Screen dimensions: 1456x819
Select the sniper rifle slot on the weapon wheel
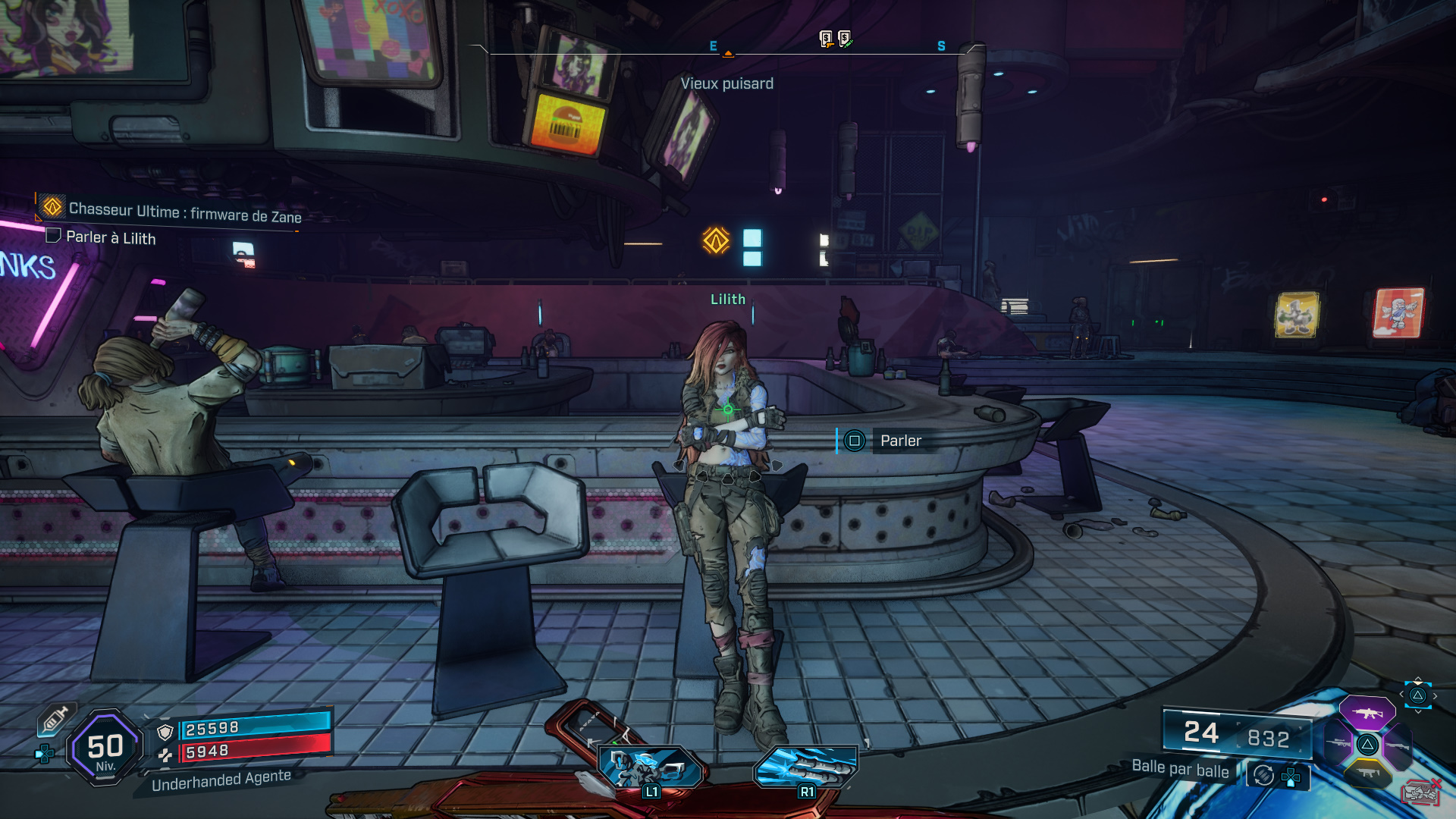[x=1338, y=743]
